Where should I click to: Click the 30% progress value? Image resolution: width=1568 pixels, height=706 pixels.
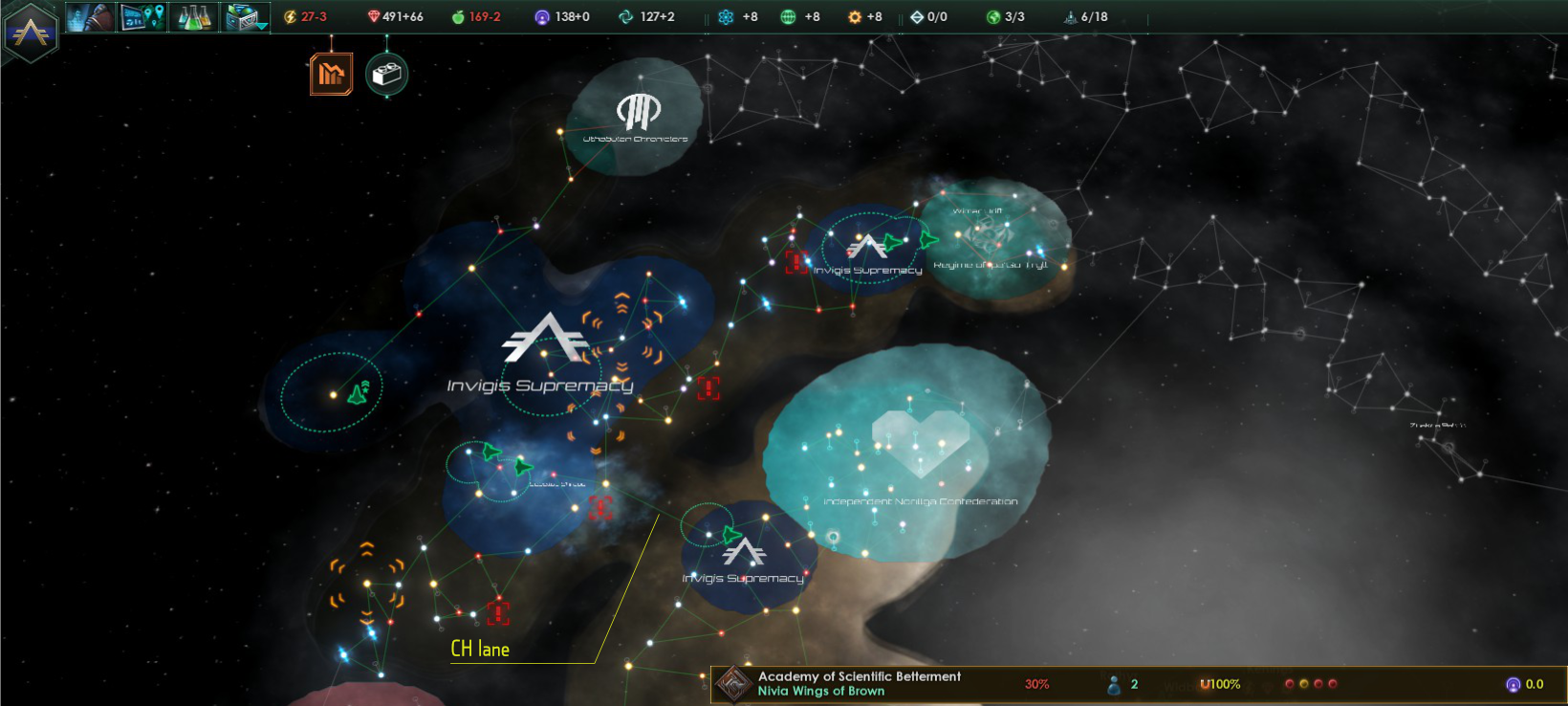pyautogui.click(x=1037, y=683)
